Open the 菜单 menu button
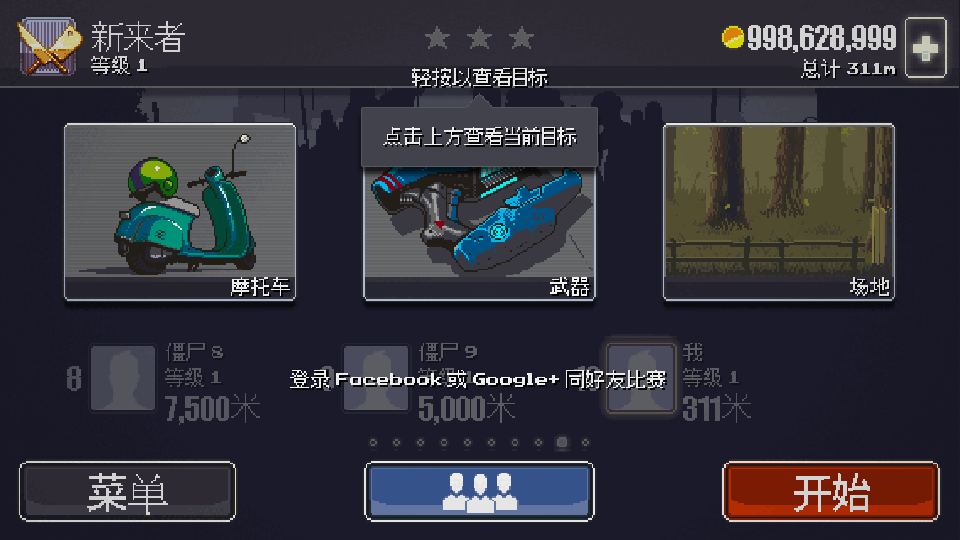Screen dimensions: 960x540 [127, 491]
